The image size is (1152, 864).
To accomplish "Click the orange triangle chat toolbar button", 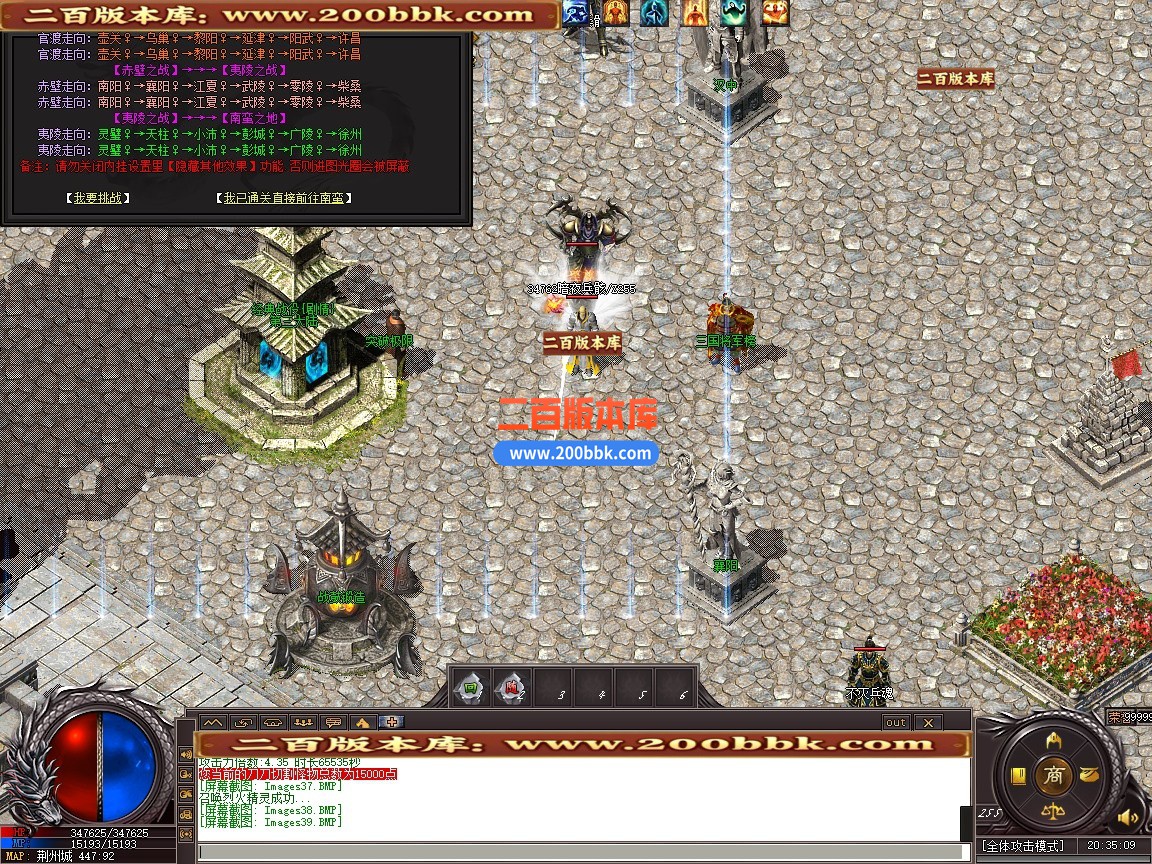I will click(x=363, y=722).
